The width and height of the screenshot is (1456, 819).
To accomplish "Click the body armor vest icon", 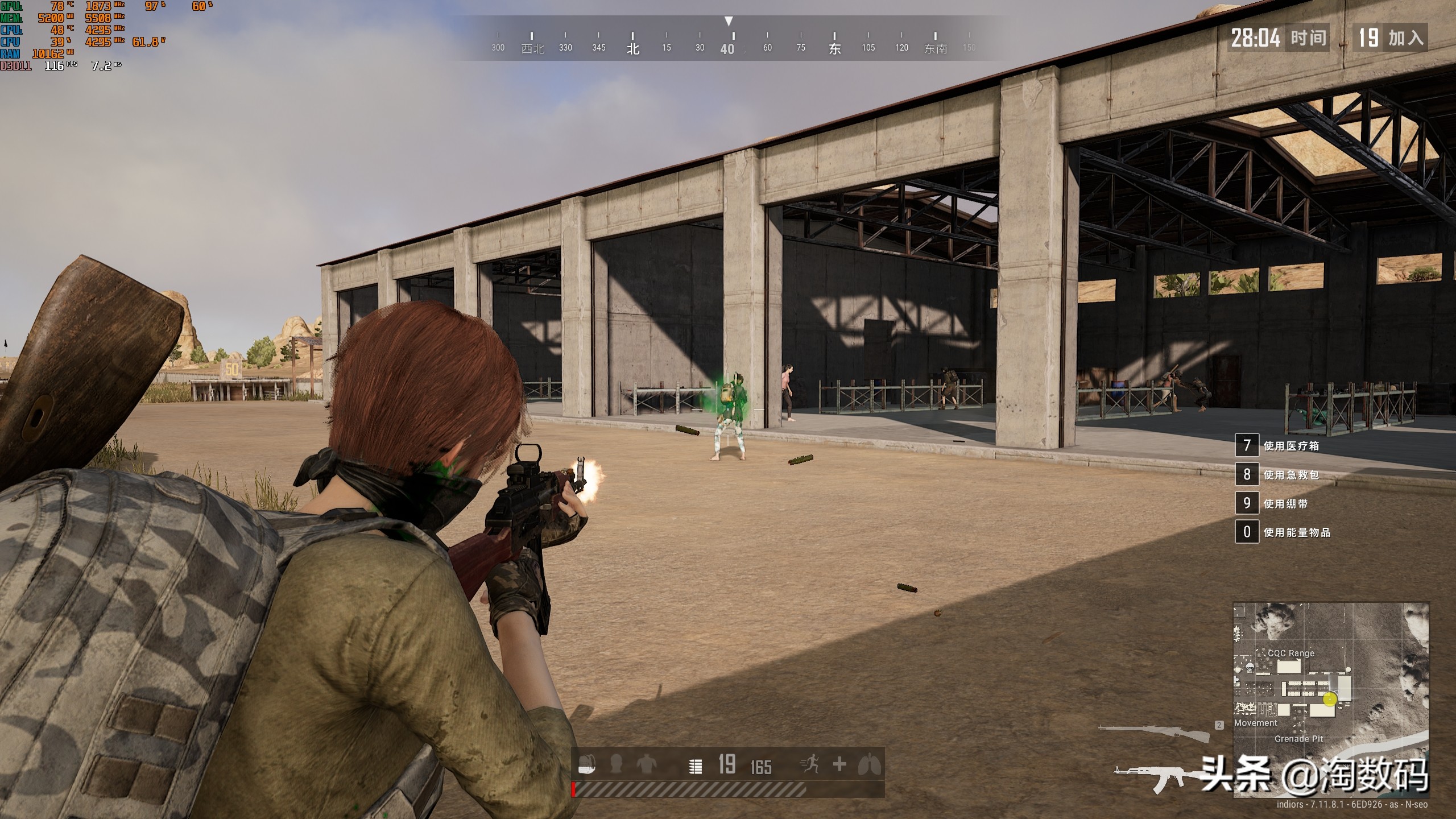I will (x=646, y=764).
